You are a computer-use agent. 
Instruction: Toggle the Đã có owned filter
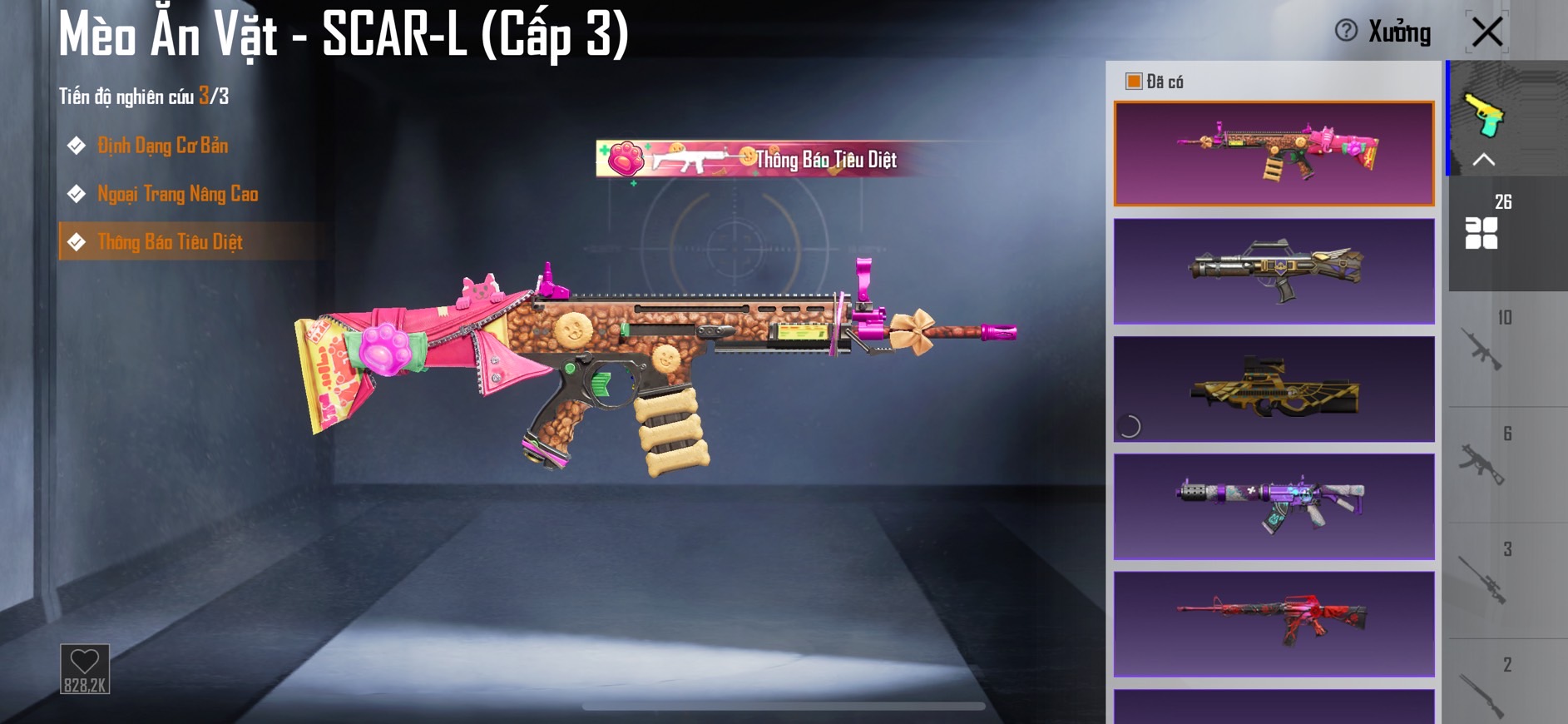(1133, 81)
